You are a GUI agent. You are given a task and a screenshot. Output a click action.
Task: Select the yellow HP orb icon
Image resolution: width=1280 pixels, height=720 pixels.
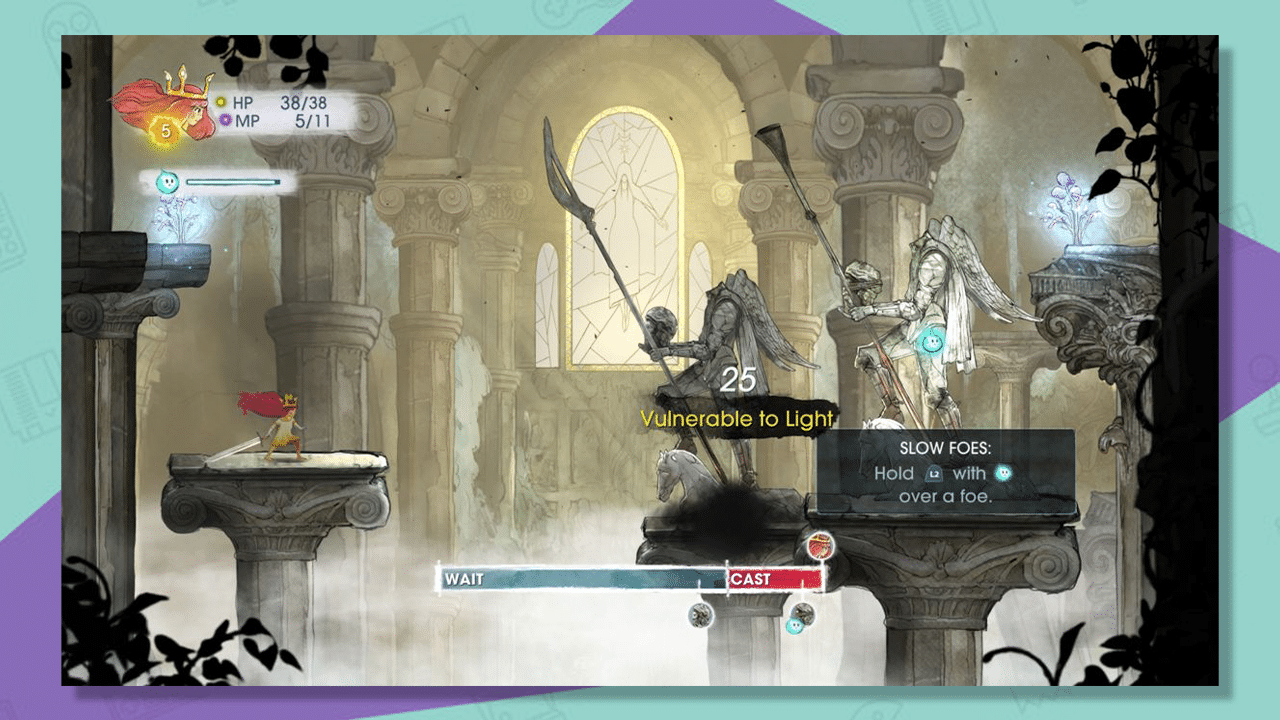[220, 102]
